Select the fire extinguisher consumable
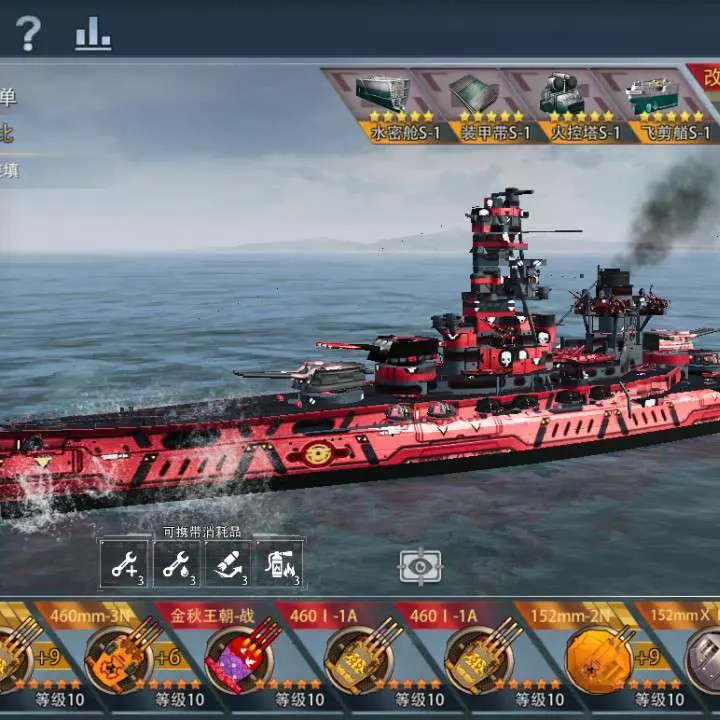Image resolution: width=720 pixels, height=720 pixels. tap(279, 564)
